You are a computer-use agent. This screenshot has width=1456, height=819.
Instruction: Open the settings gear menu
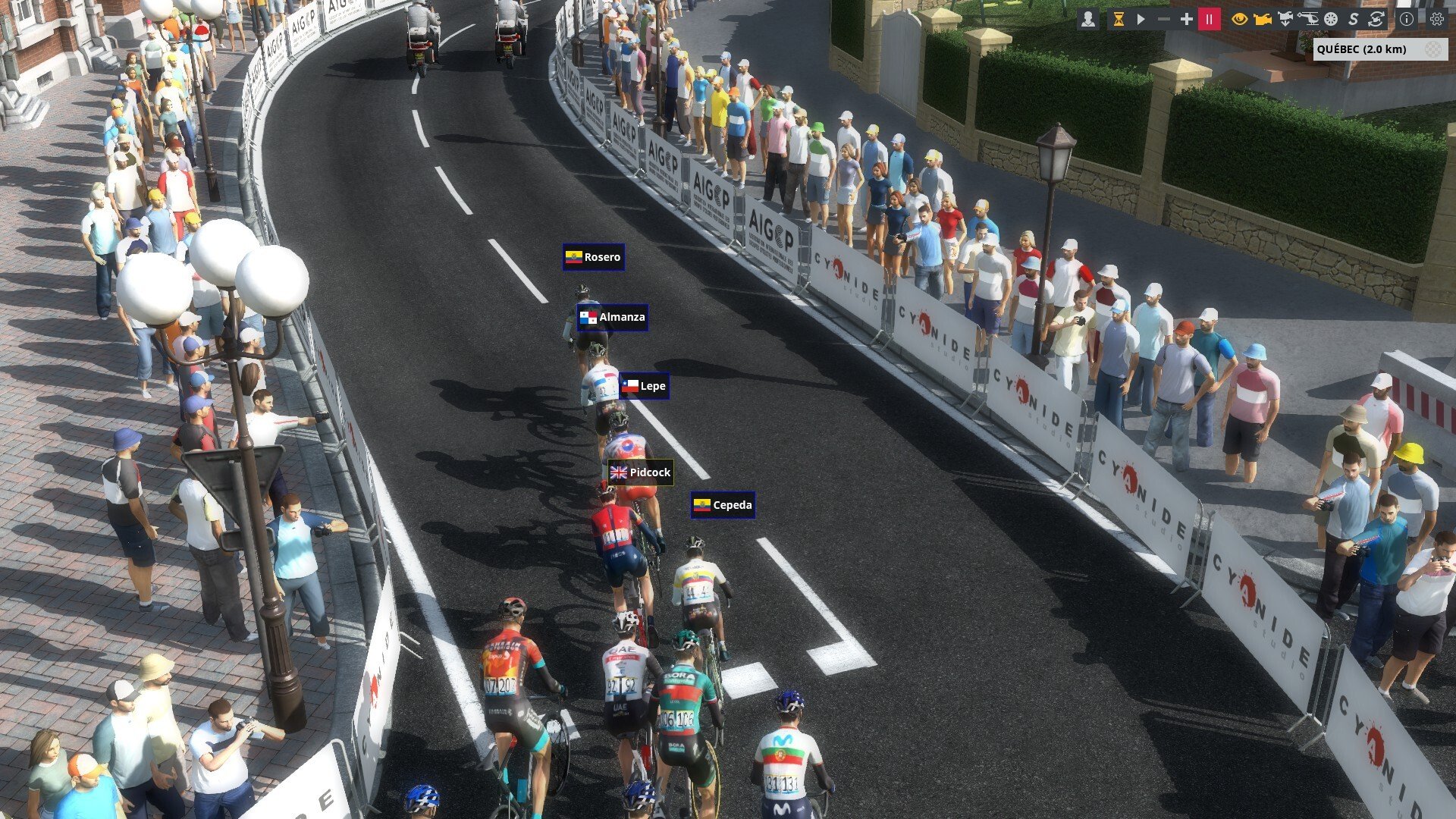[x=1437, y=19]
